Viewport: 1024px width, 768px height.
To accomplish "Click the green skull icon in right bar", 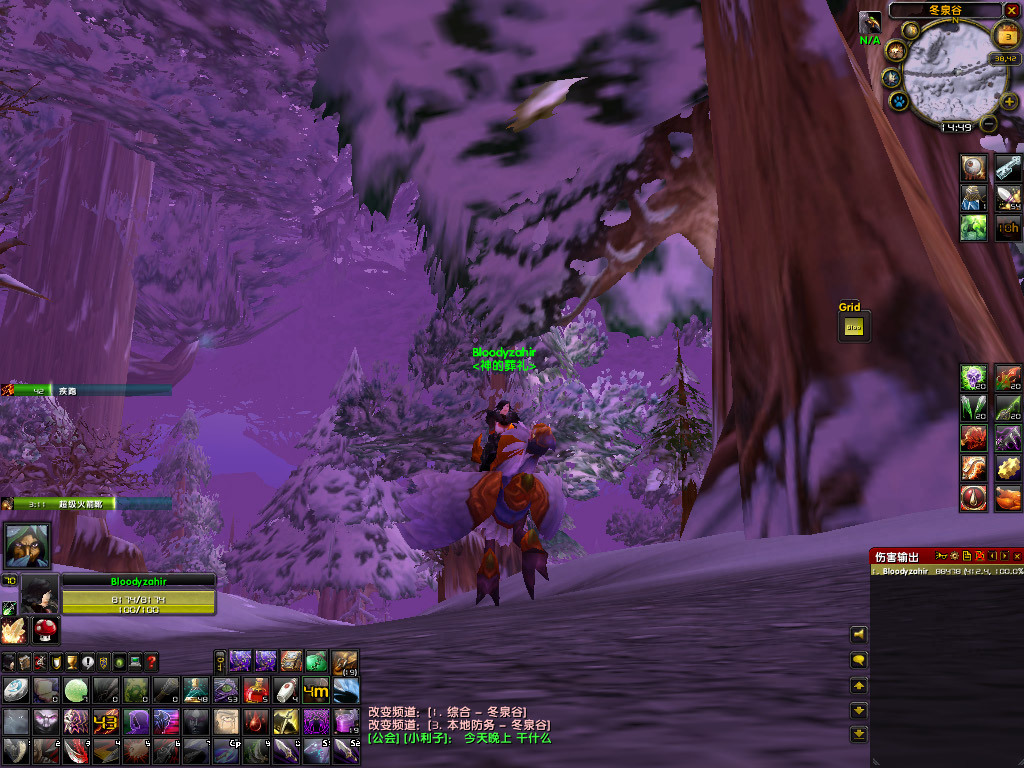I will point(974,378).
